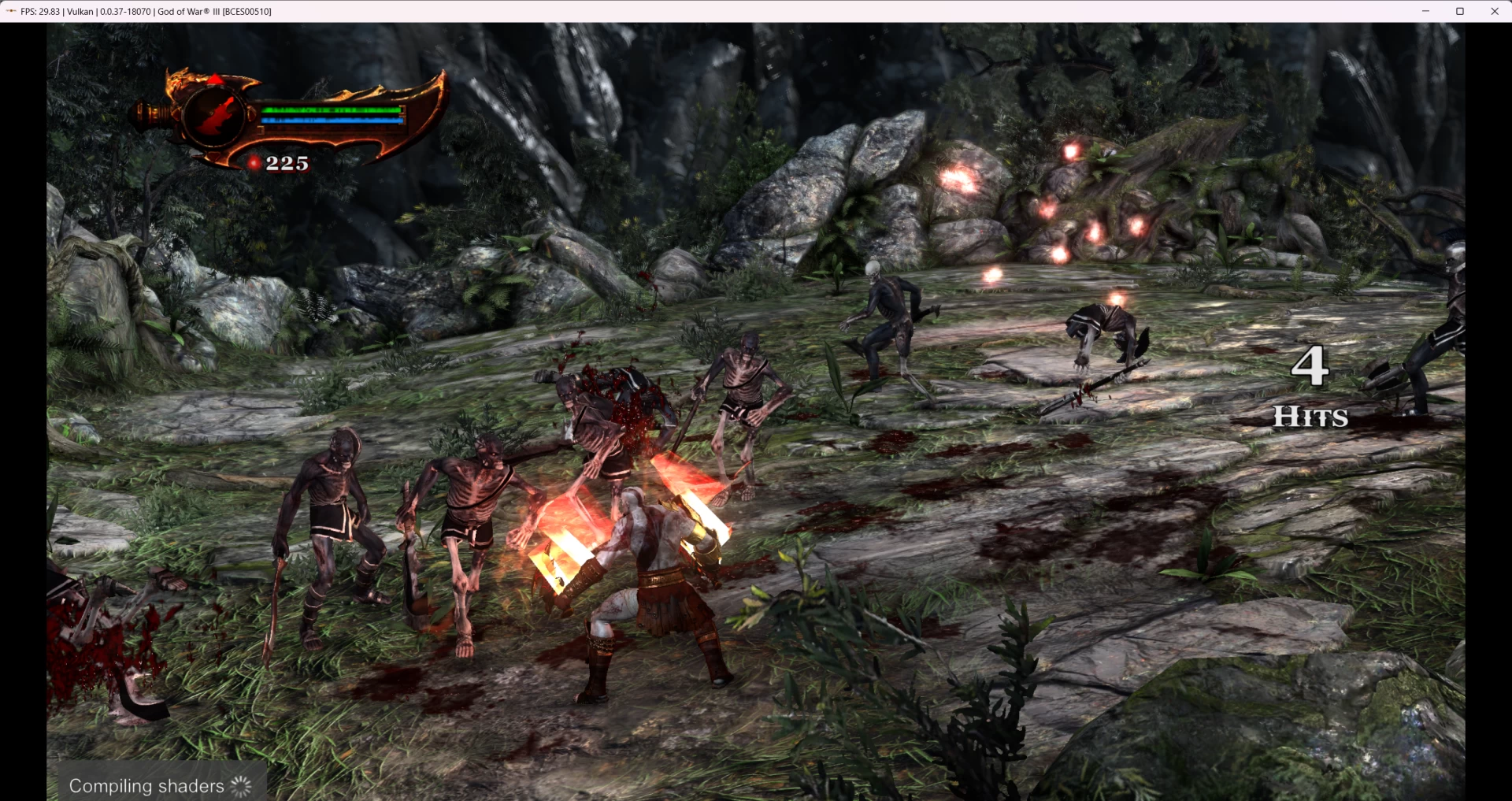Close the emulator window
This screenshot has height=801, width=1512.
[1494, 11]
